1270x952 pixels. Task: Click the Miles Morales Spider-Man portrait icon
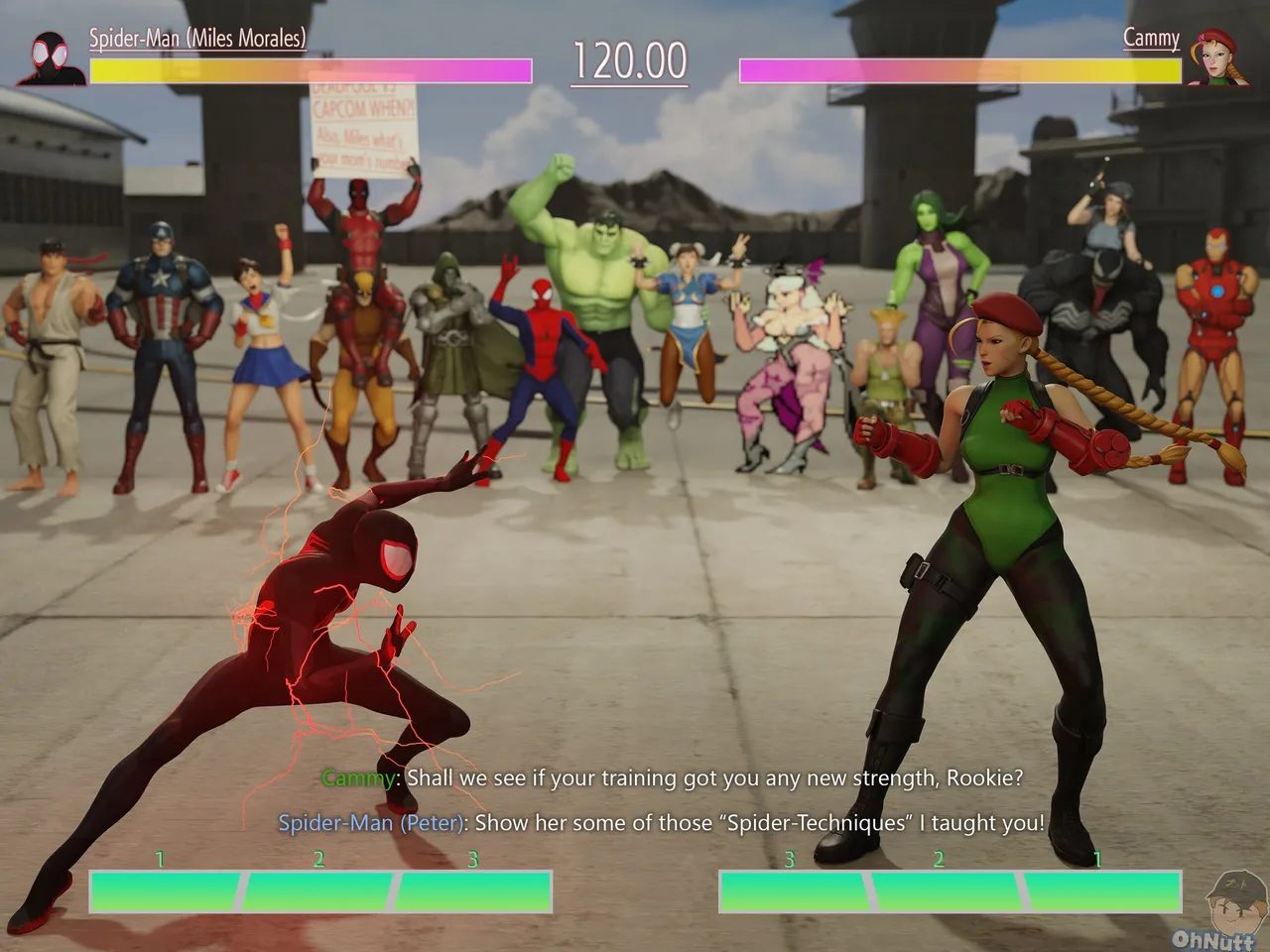[52, 59]
